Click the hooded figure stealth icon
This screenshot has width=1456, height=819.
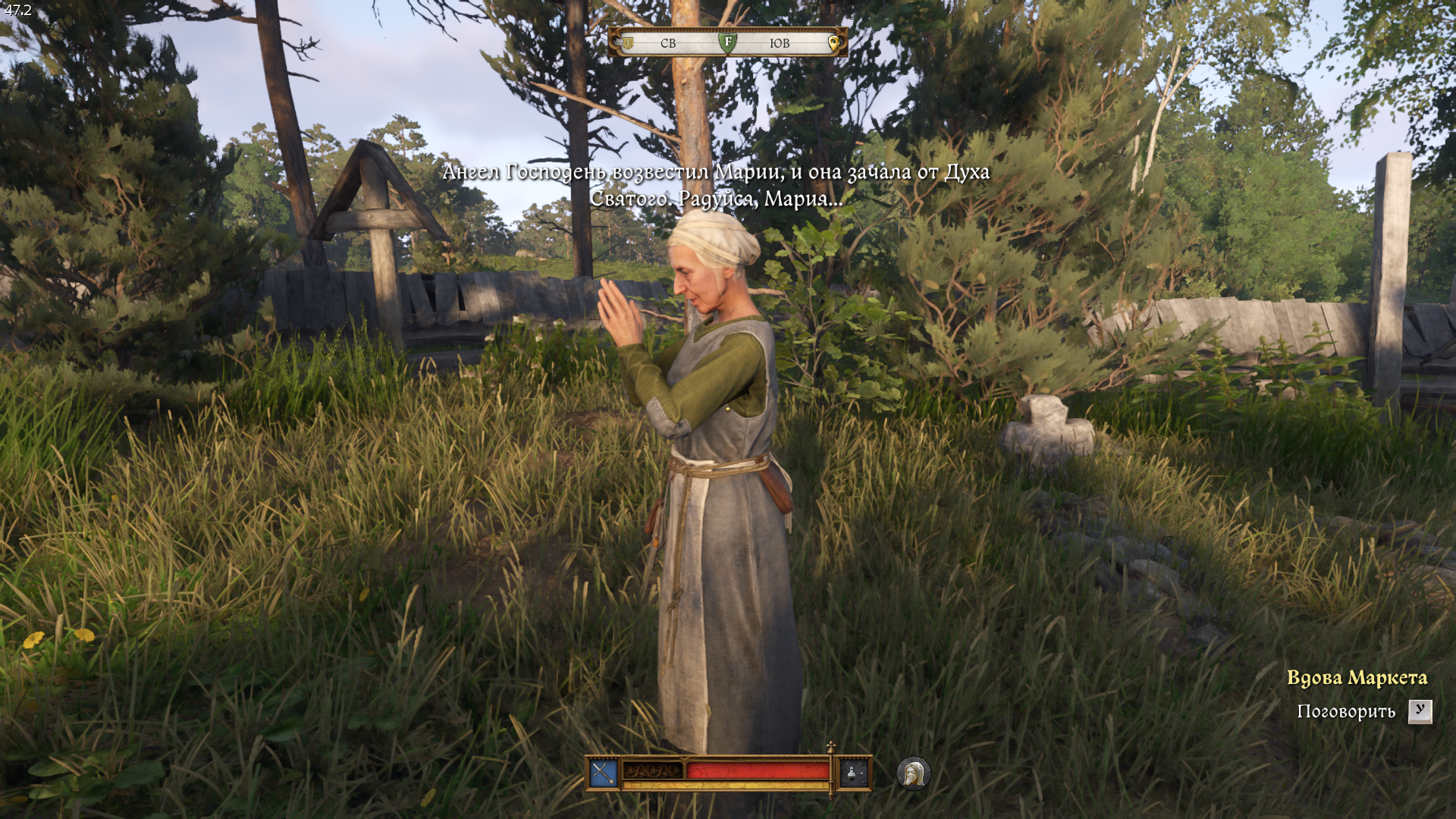click(x=913, y=773)
